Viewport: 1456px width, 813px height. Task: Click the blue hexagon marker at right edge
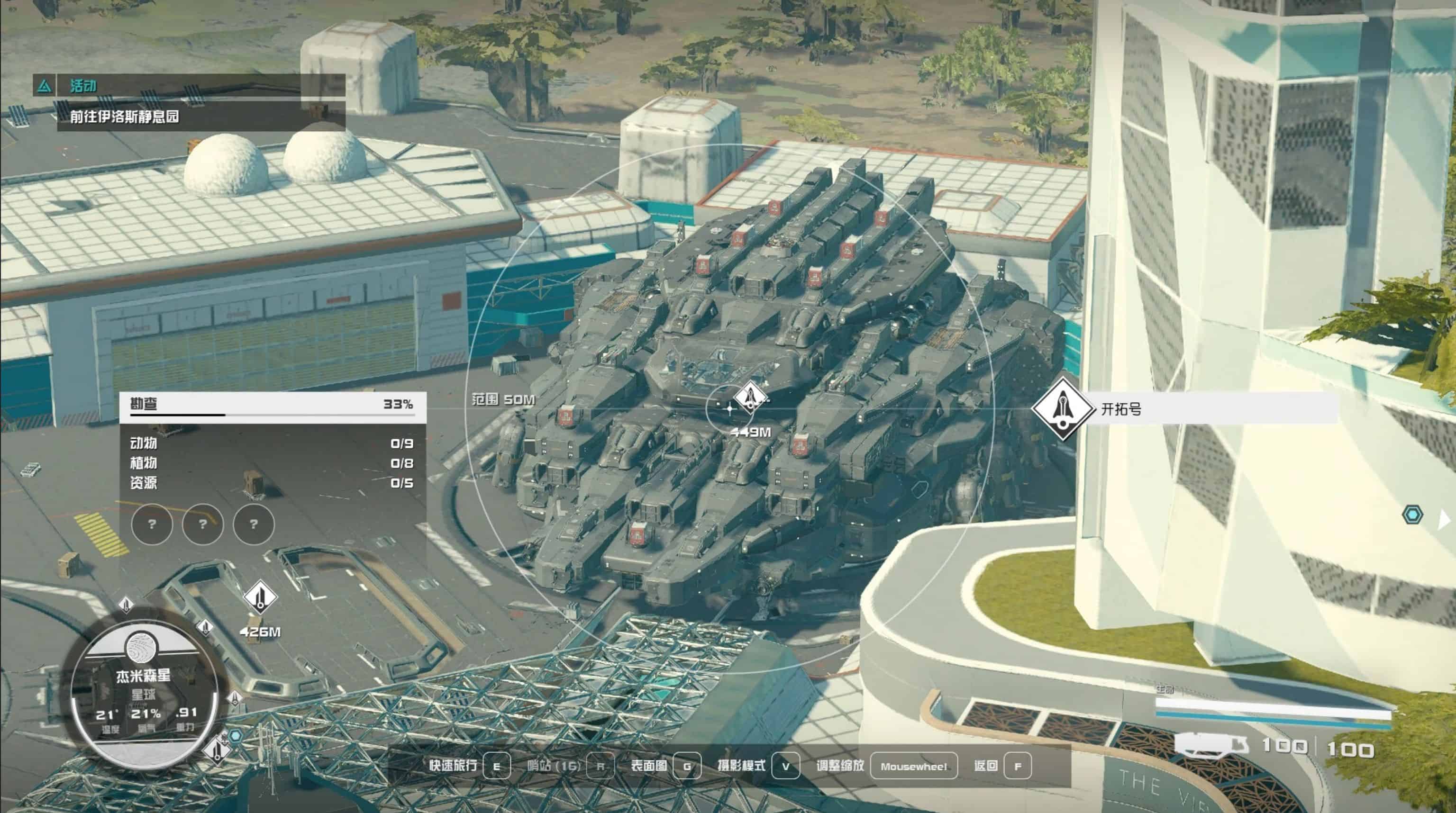click(x=1412, y=515)
